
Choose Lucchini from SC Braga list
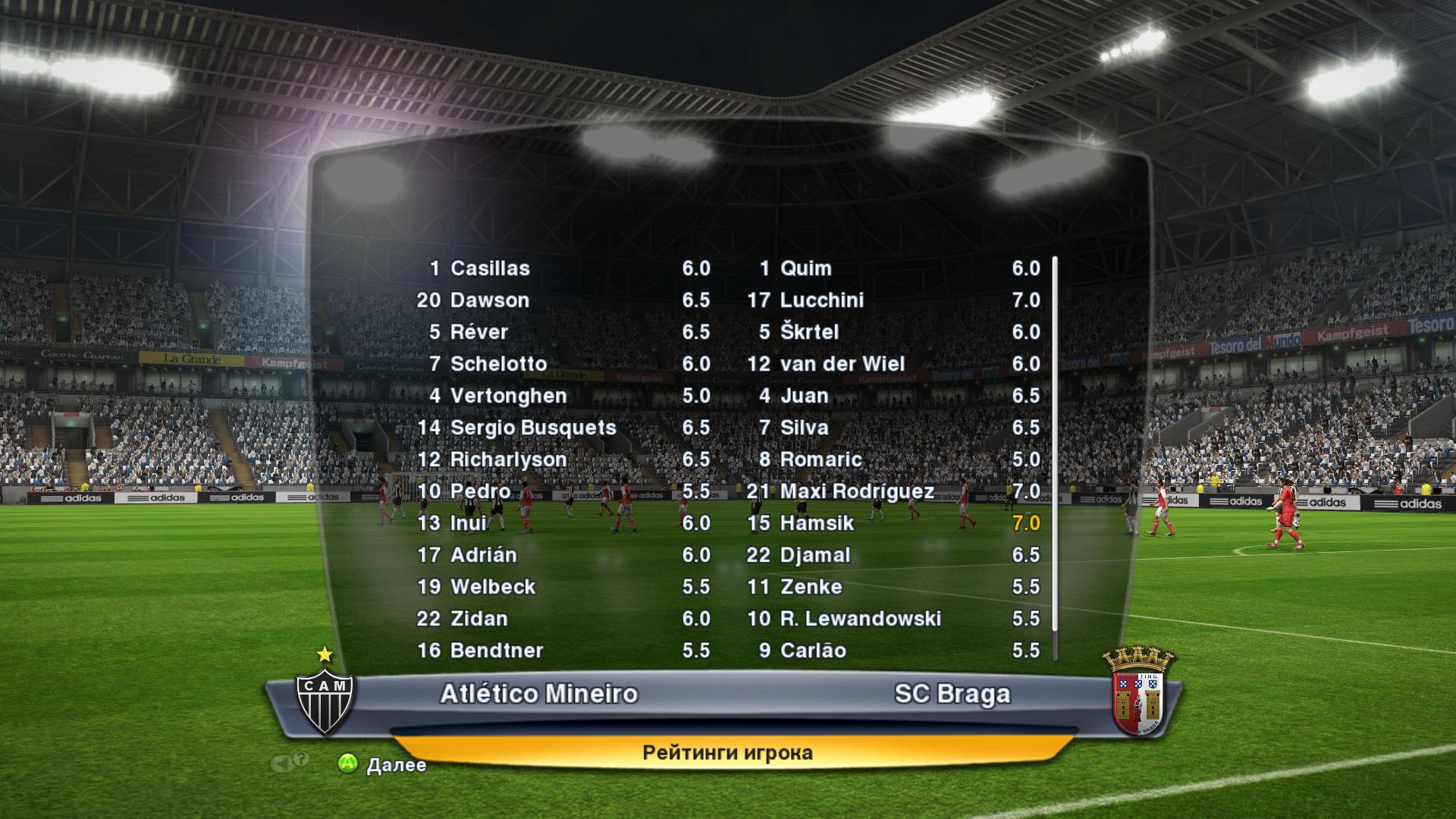821,300
